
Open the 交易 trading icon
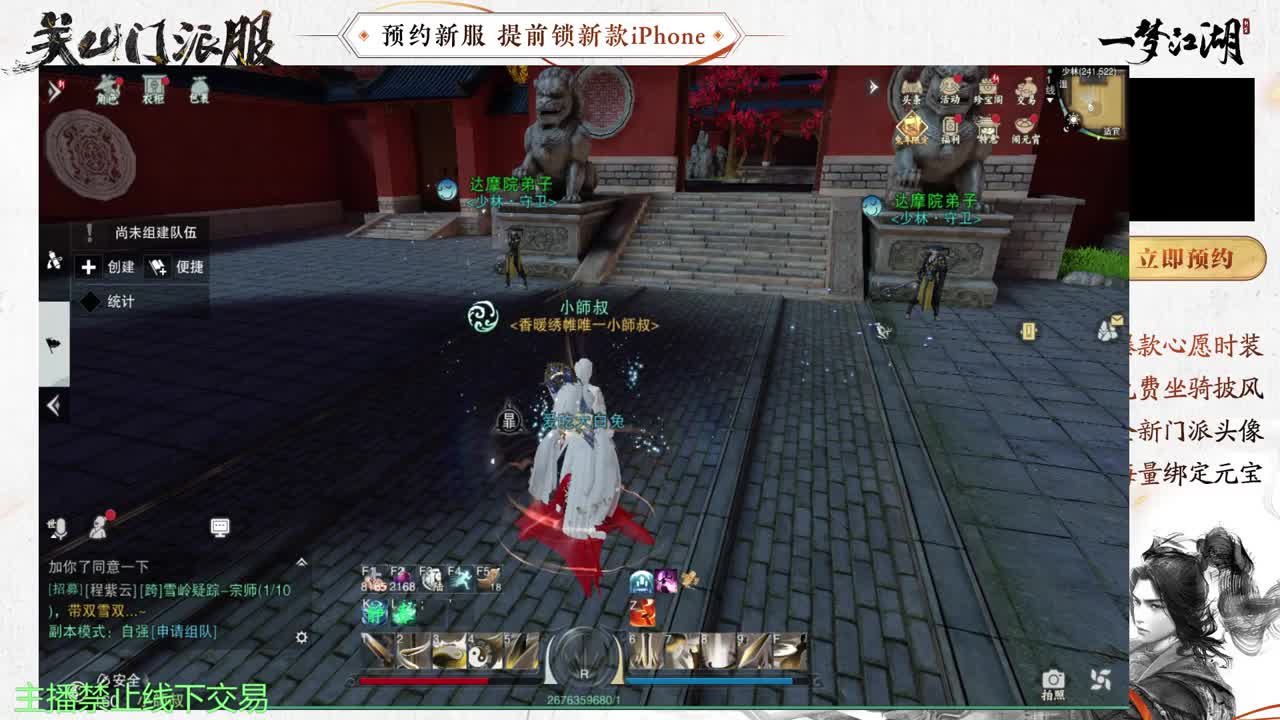1027,88
